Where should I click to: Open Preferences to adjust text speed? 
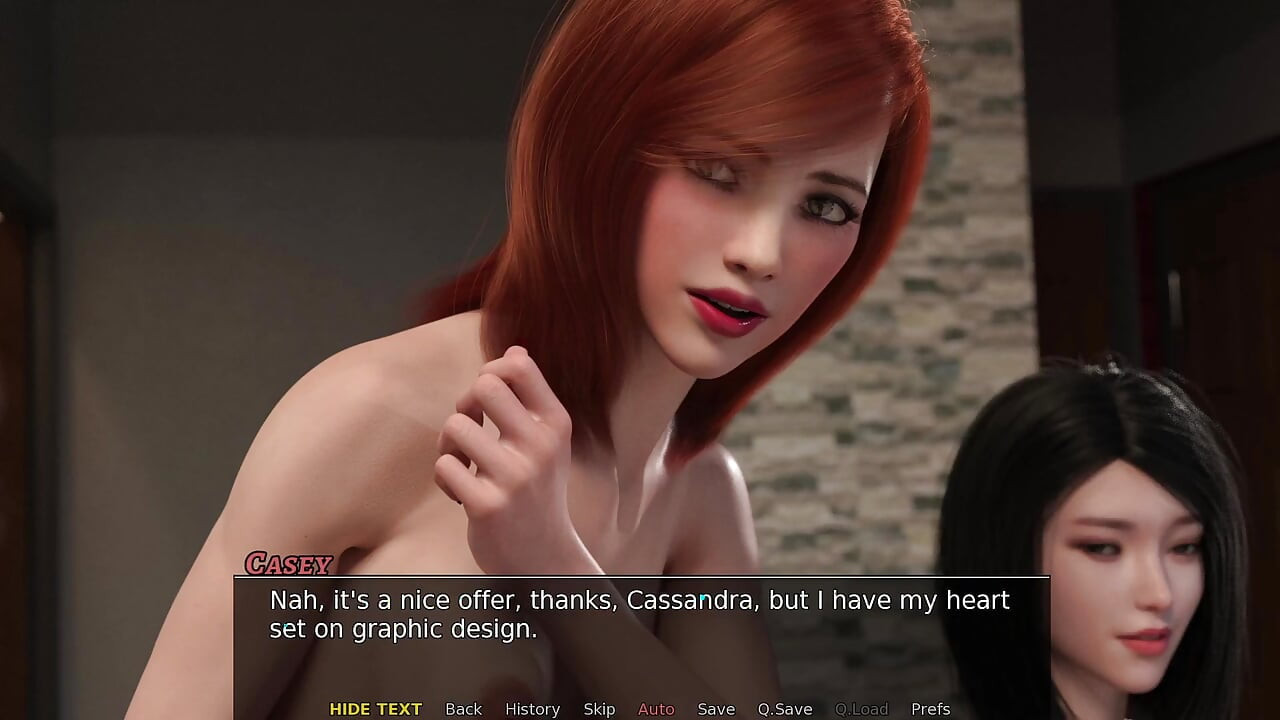[930, 708]
